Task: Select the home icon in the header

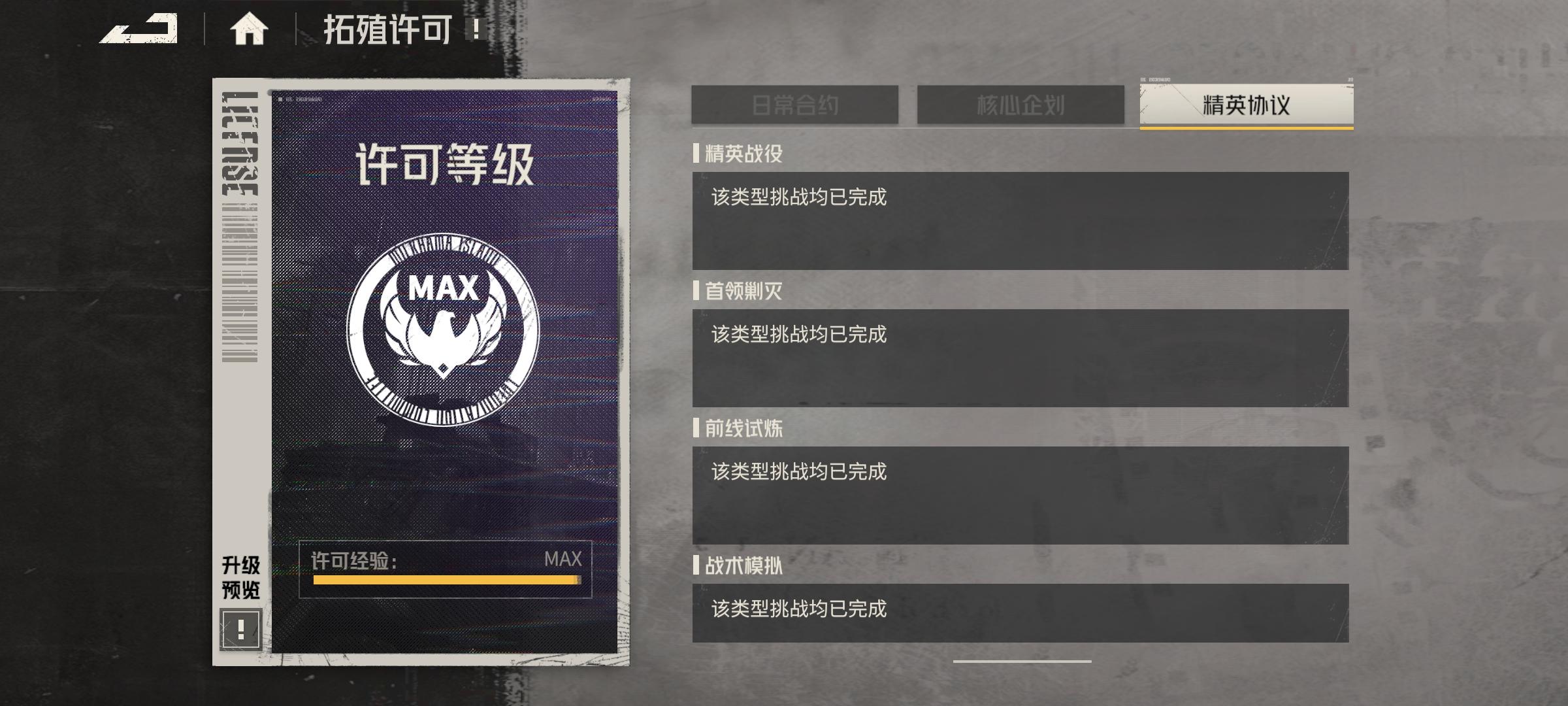Action: coord(250,29)
